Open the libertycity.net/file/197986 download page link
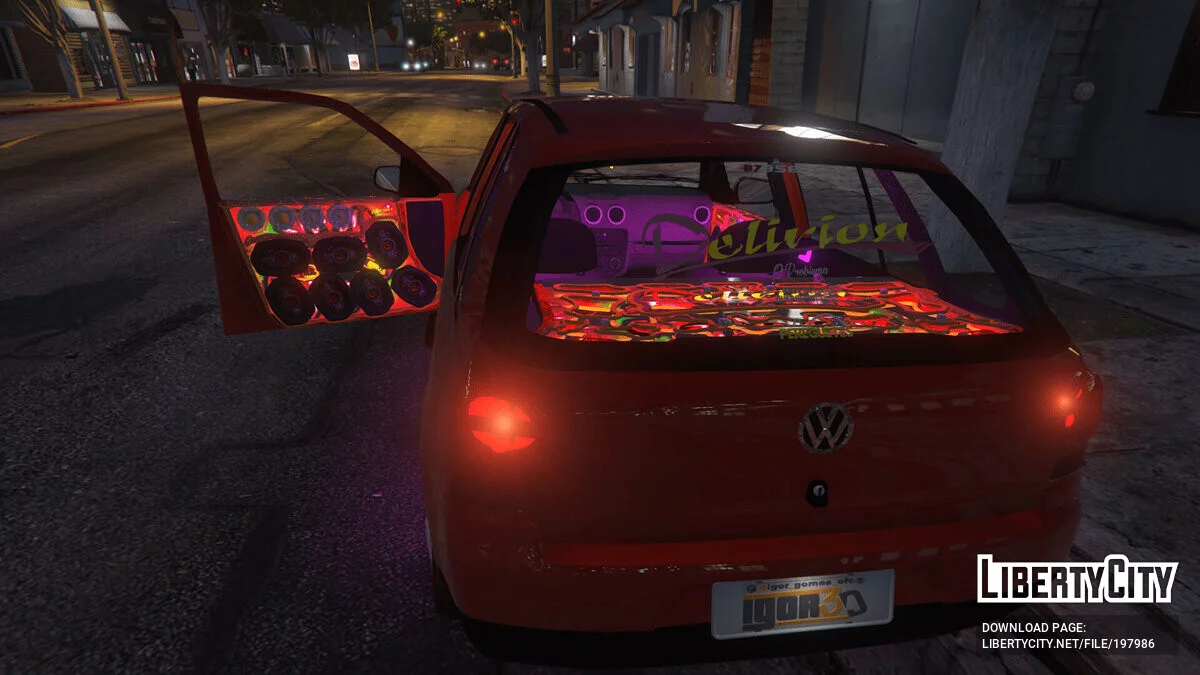Viewport: 1200px width, 675px height. [1067, 644]
